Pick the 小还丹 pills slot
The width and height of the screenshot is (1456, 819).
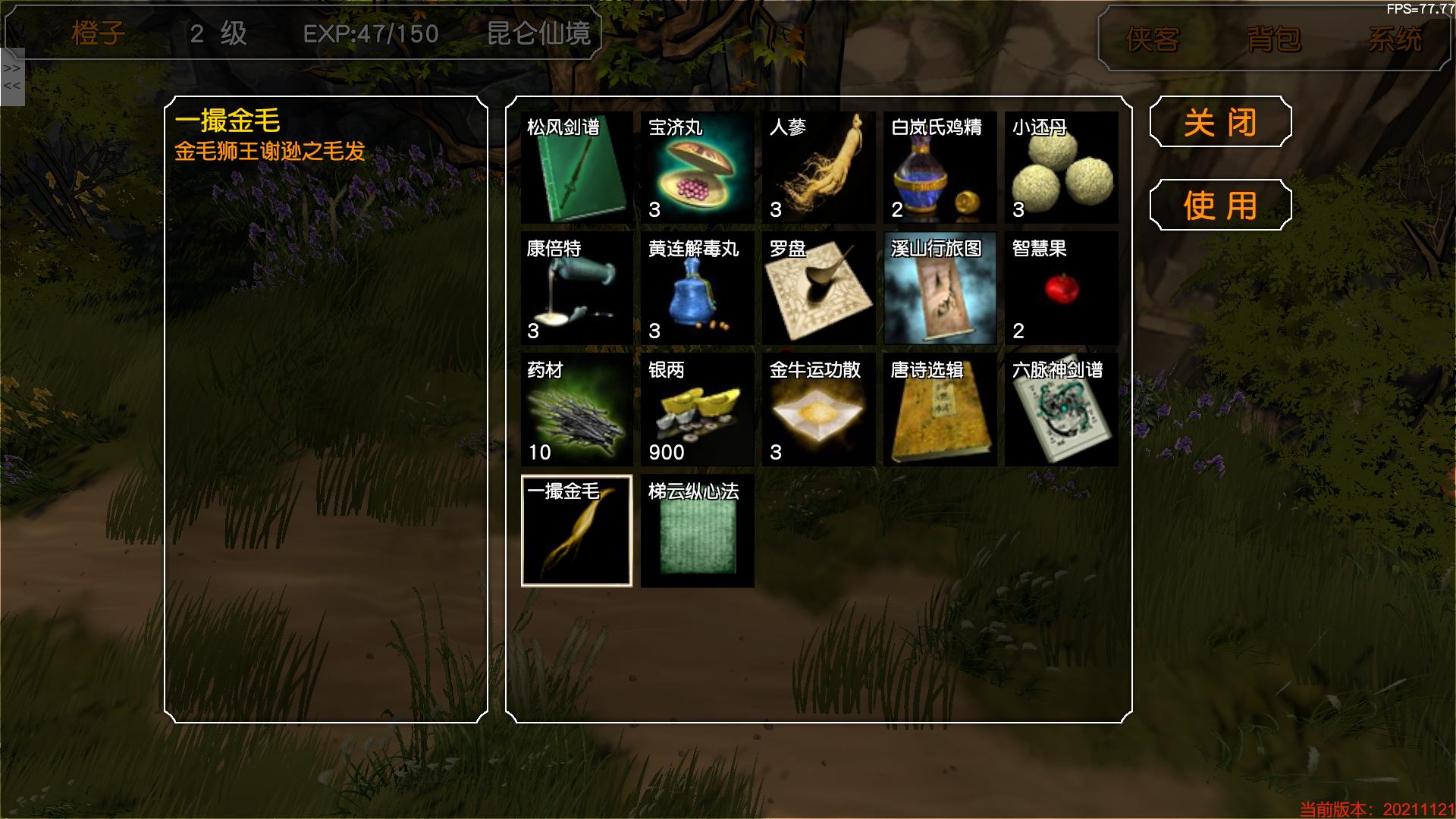click(x=1062, y=168)
